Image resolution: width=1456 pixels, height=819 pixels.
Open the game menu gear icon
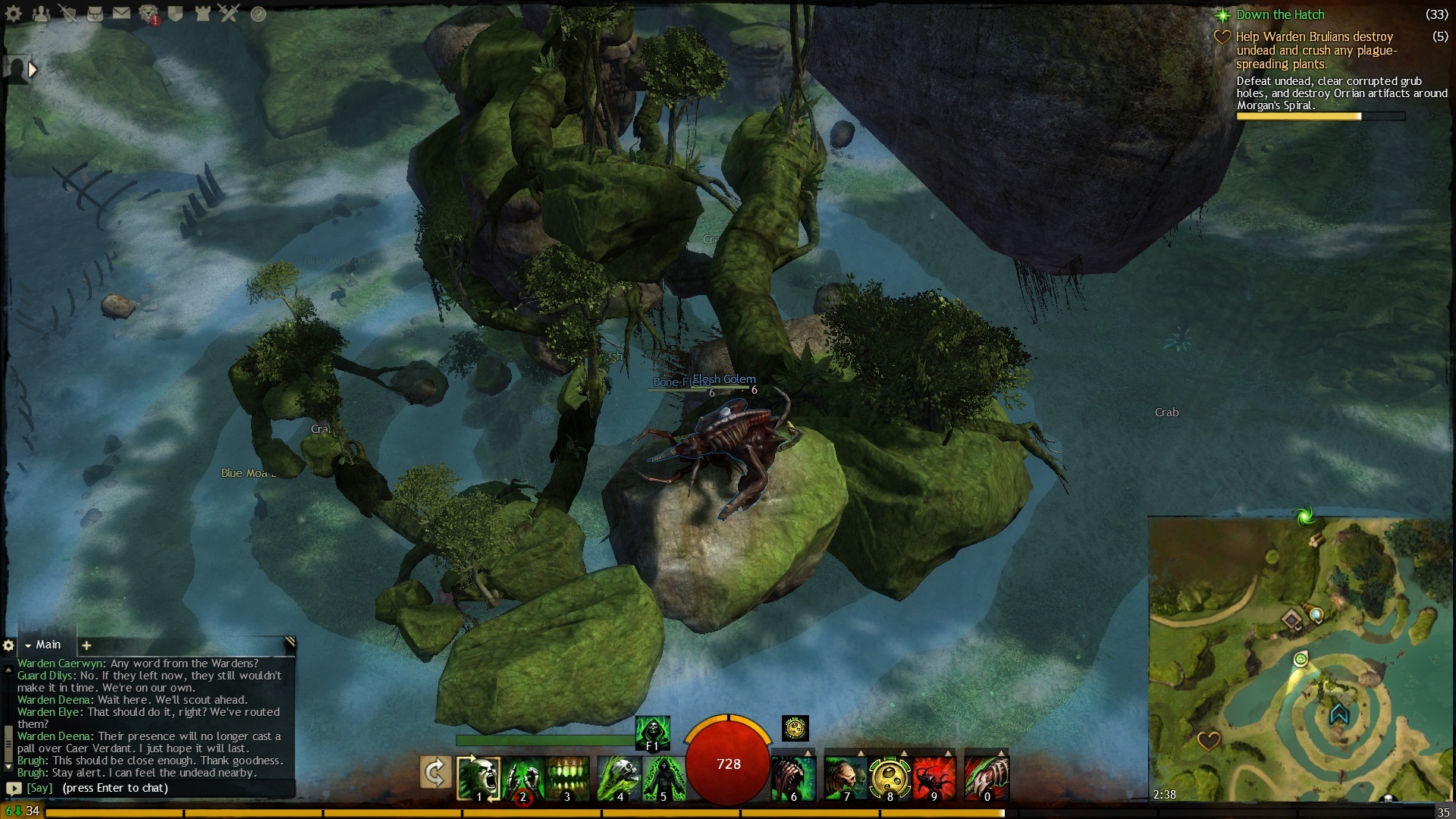click(x=14, y=14)
